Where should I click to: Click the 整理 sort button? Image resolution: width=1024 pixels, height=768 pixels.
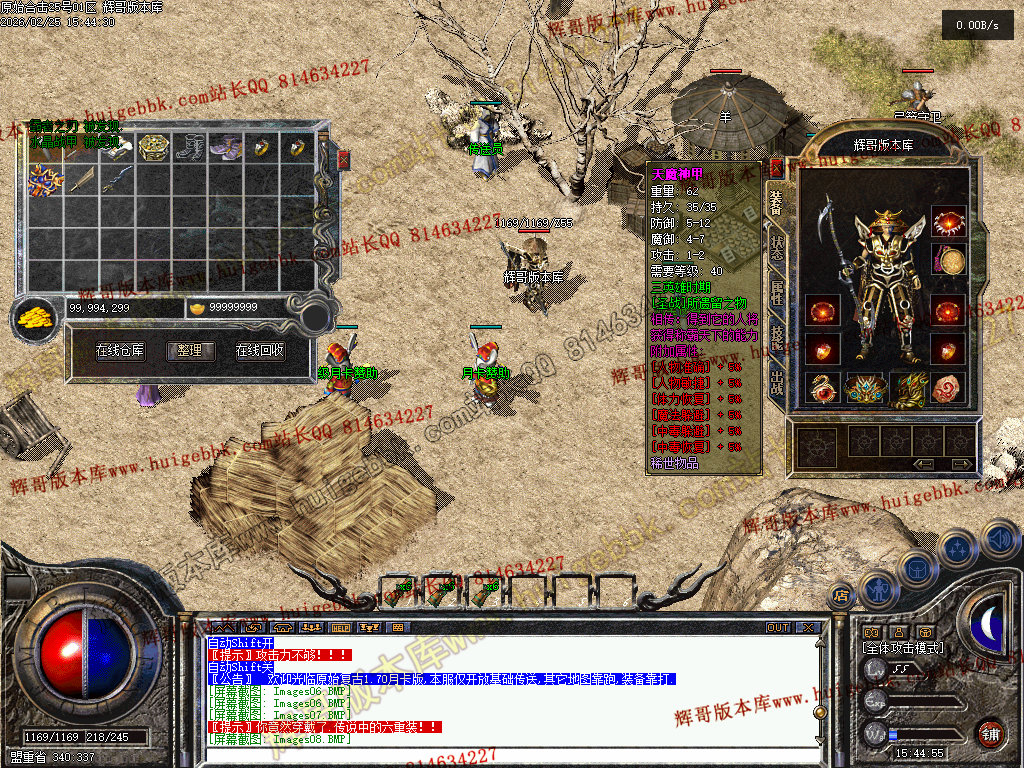click(x=190, y=351)
